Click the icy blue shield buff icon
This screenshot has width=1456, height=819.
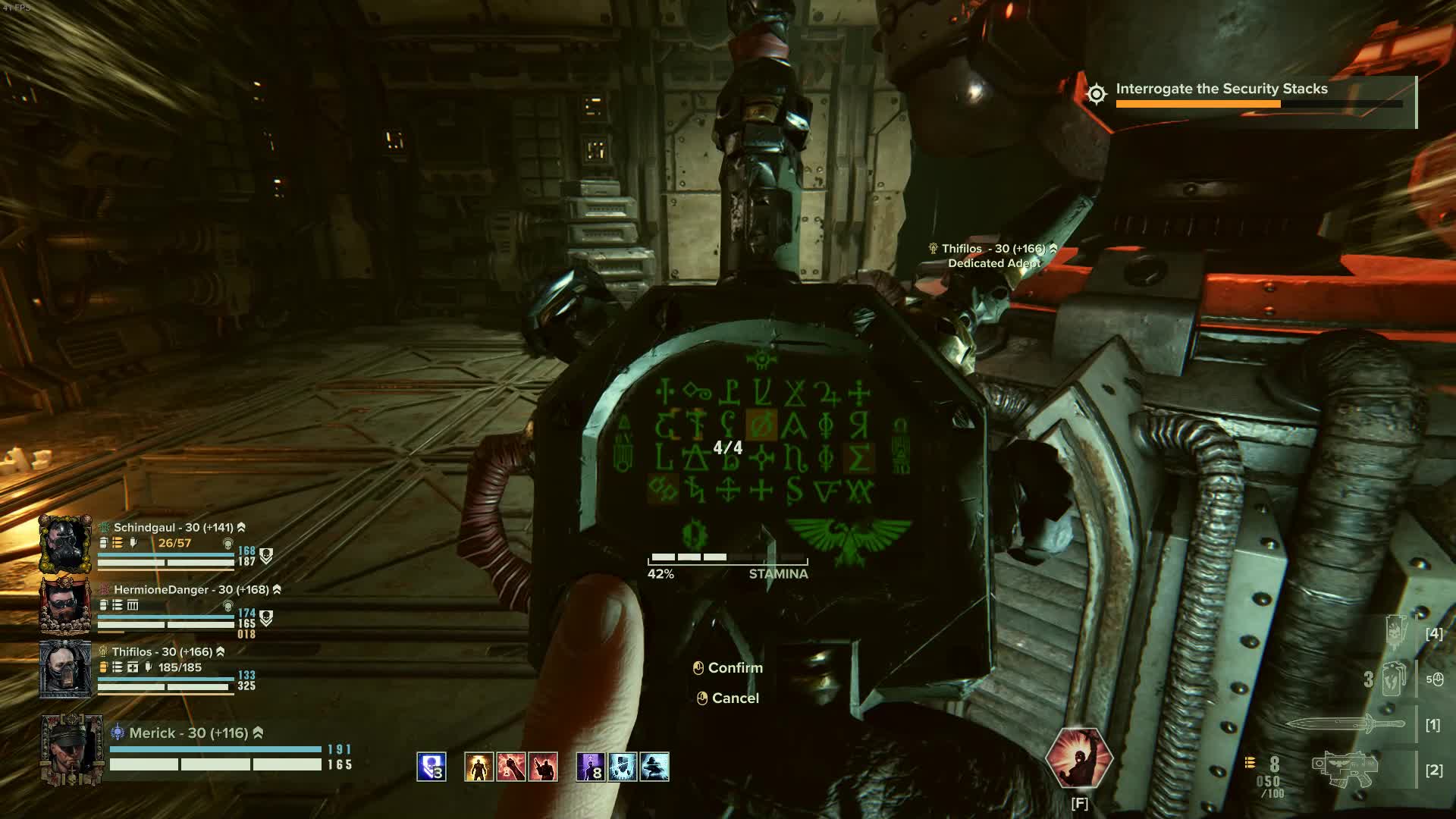click(623, 767)
